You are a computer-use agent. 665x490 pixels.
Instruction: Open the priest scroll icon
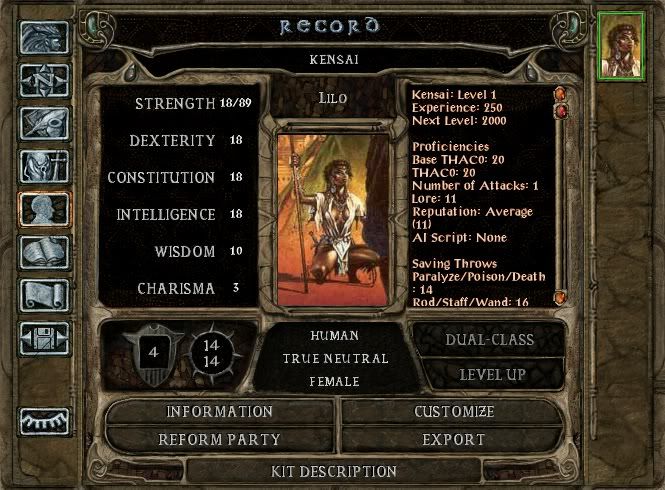click(45, 296)
